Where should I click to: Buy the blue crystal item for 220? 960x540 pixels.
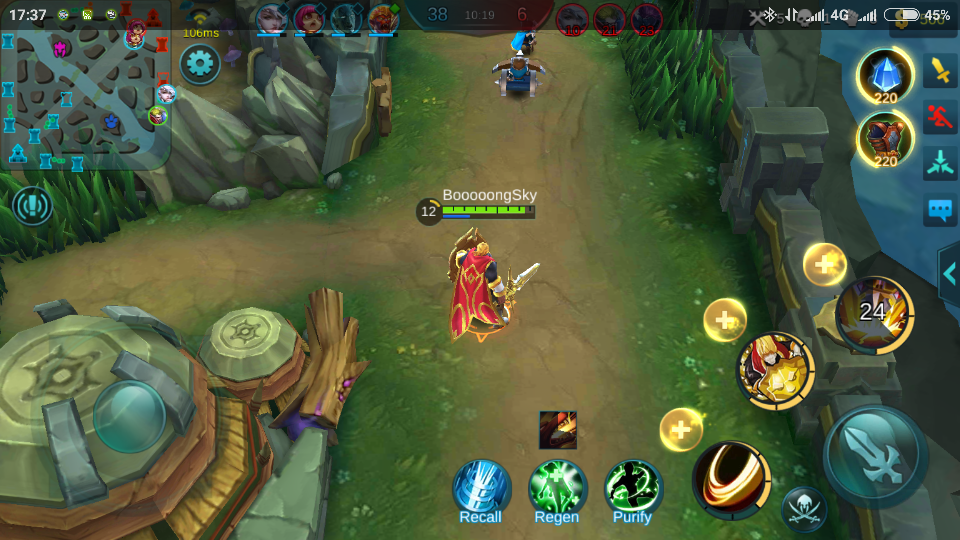coord(885,76)
